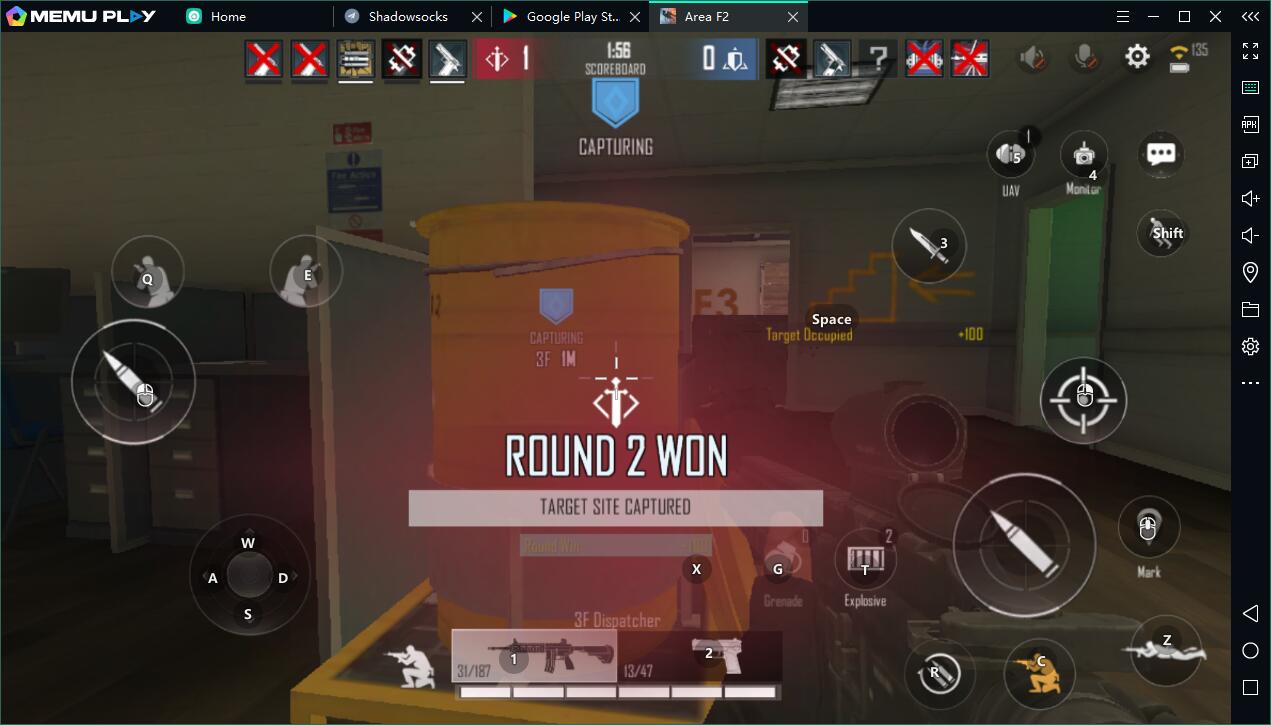Image resolution: width=1271 pixels, height=725 pixels.
Task: Open the chat speech bubble
Action: pyautogui.click(x=1160, y=154)
